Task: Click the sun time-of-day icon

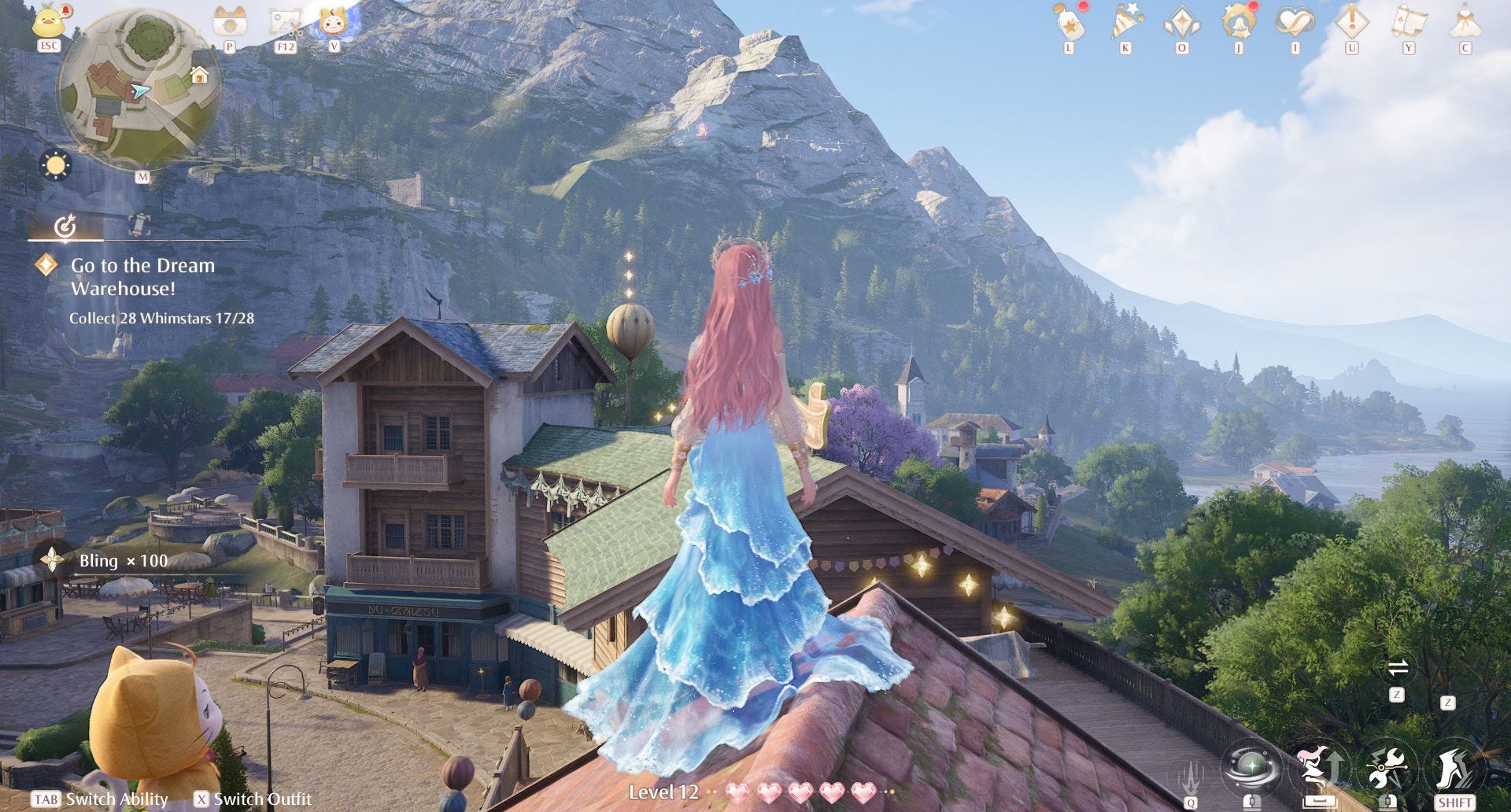Action: tap(55, 165)
